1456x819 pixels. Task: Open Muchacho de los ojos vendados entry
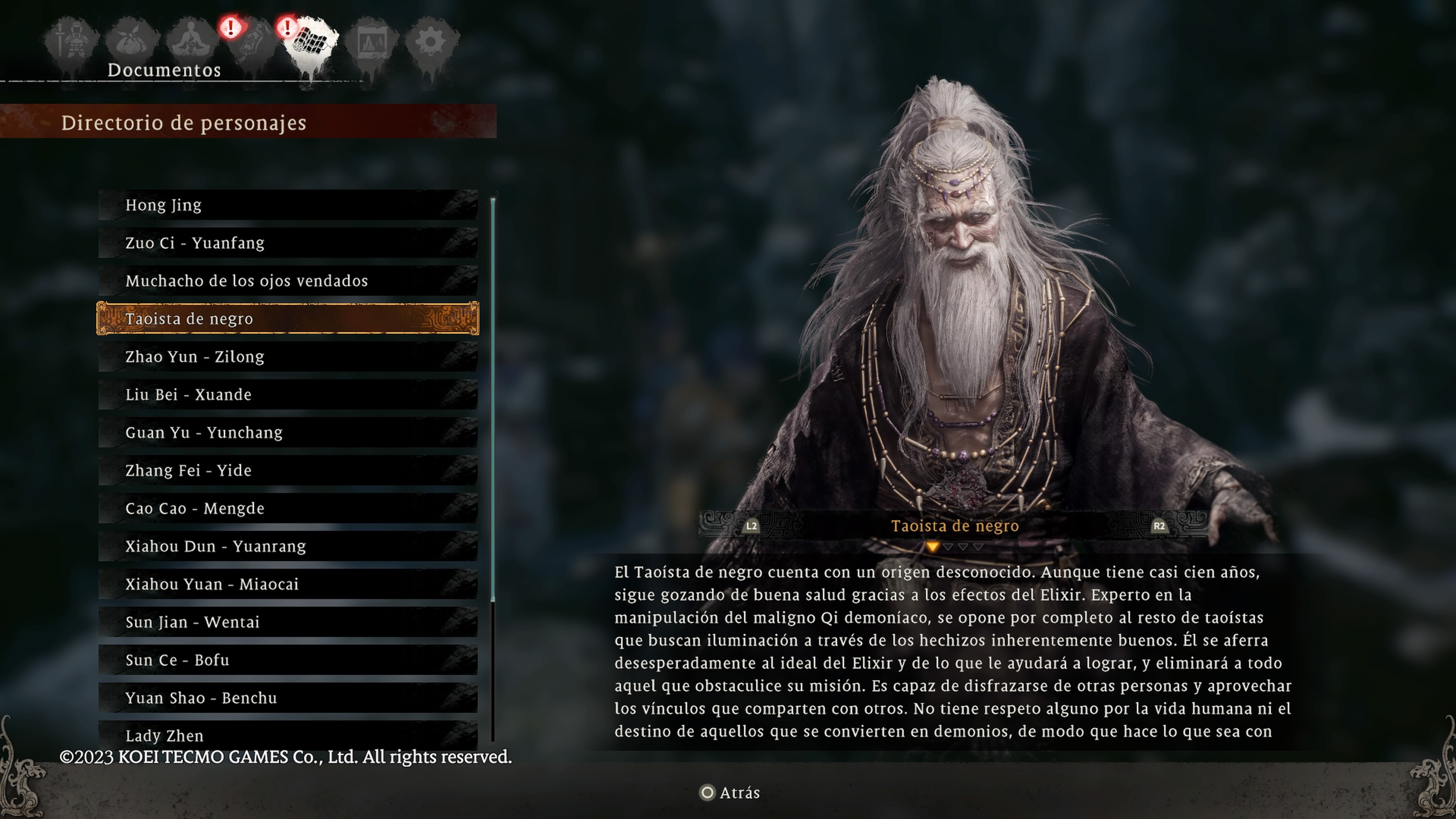[288, 281]
